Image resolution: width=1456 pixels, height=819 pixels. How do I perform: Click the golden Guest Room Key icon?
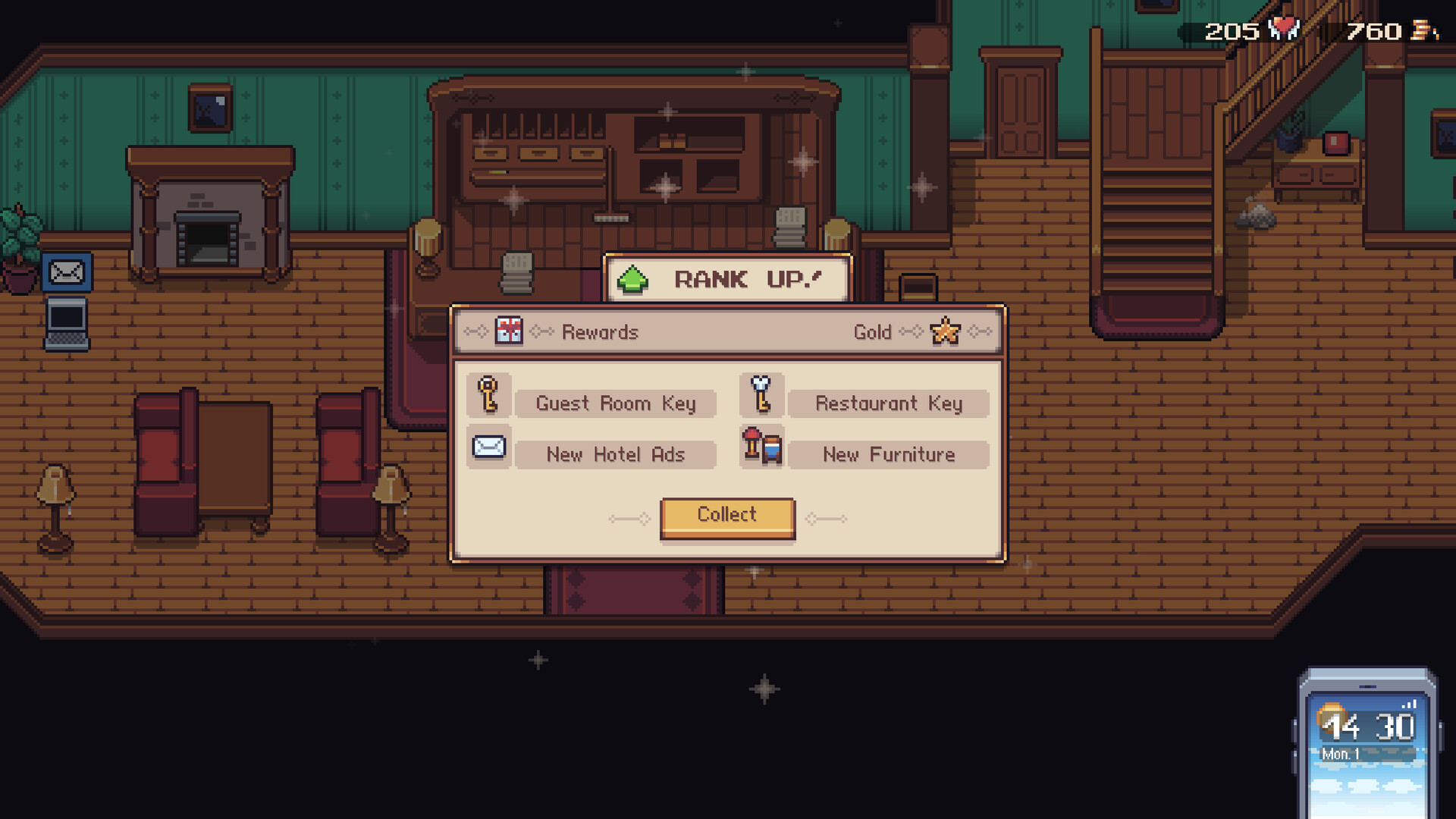coord(489,395)
